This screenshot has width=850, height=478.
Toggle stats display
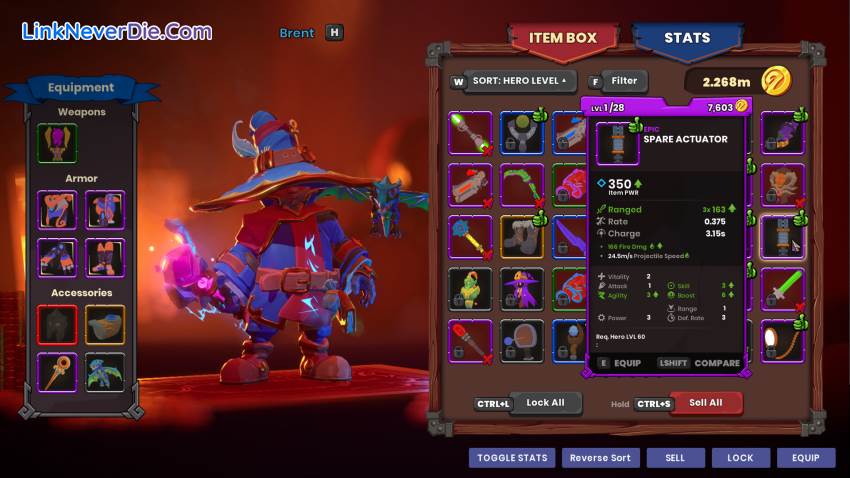point(511,458)
